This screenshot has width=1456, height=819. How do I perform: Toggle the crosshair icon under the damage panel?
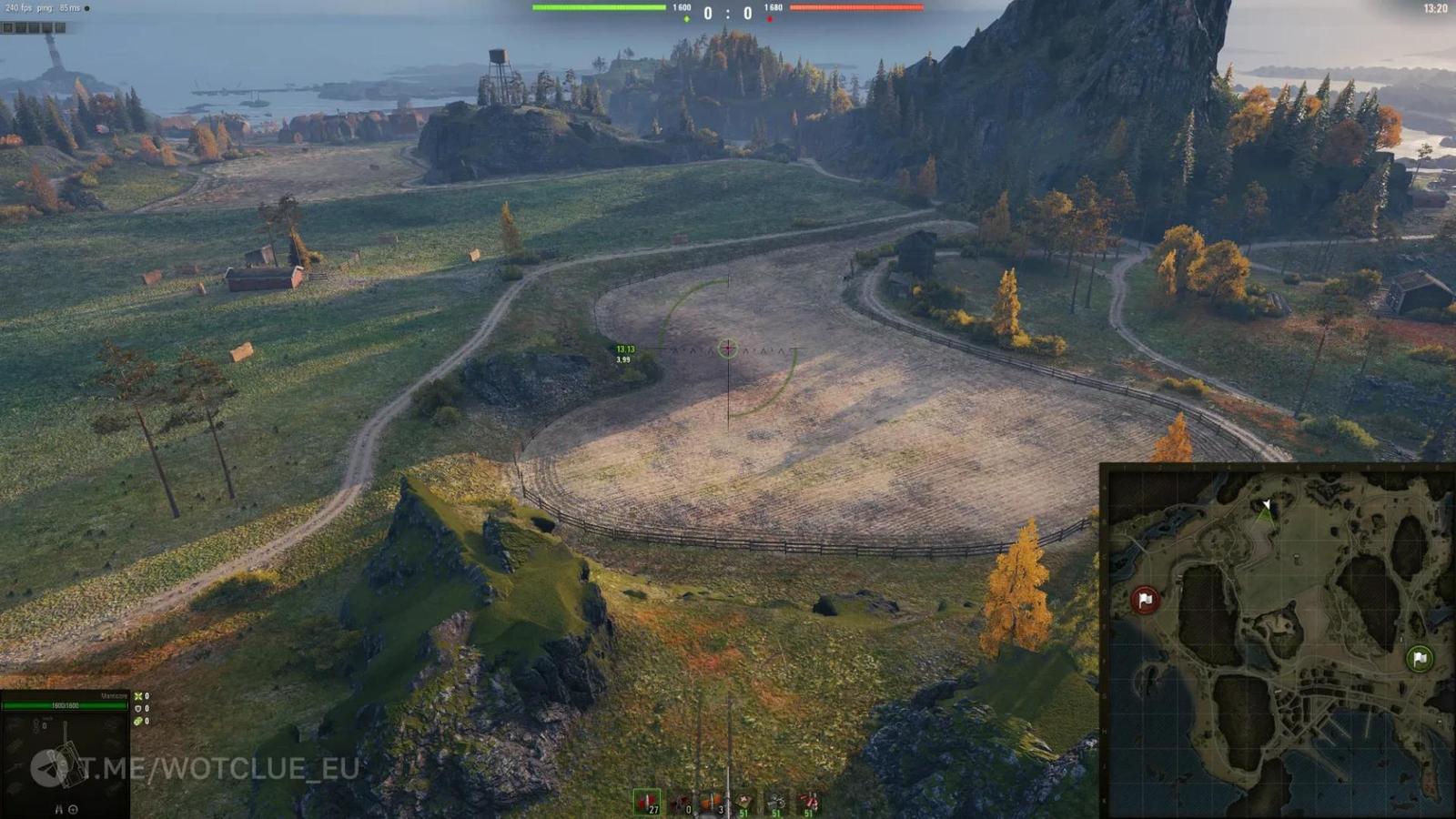click(x=74, y=809)
